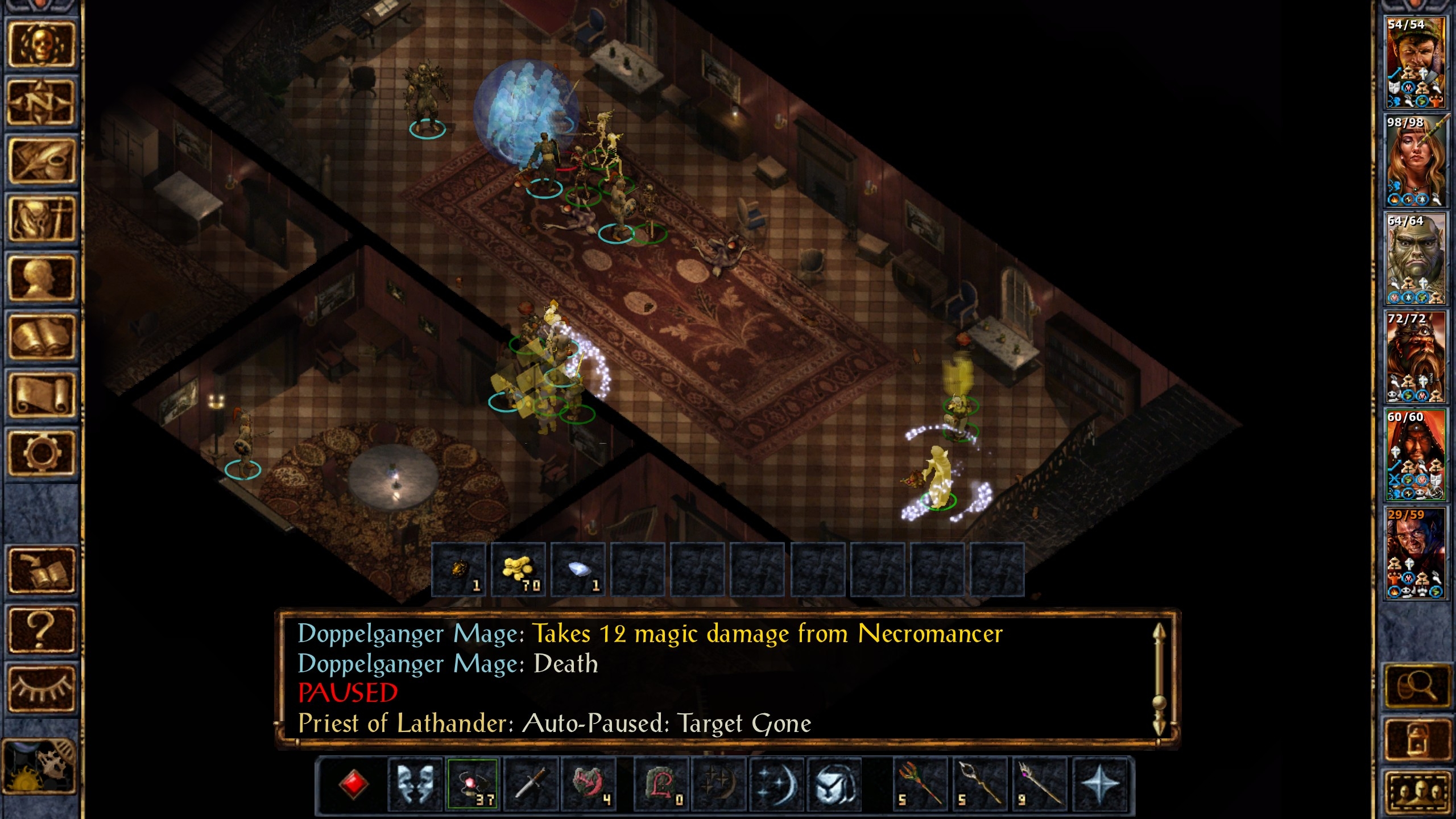Screen dimensions: 1456x819
Task: Select all party with three-helmets button
Action: 1416,792
